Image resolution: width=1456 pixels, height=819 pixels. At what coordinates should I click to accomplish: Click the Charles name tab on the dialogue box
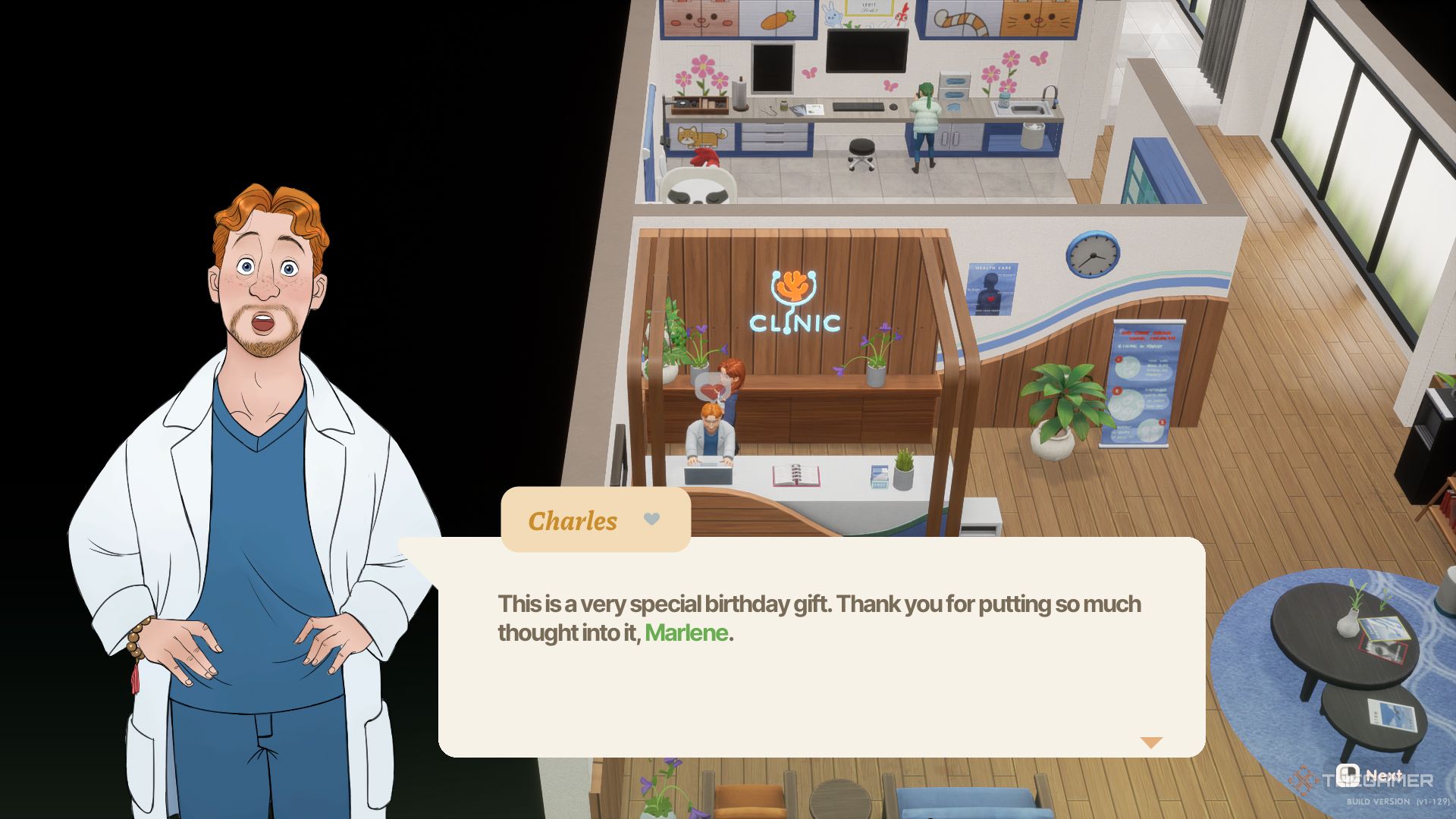point(573,520)
